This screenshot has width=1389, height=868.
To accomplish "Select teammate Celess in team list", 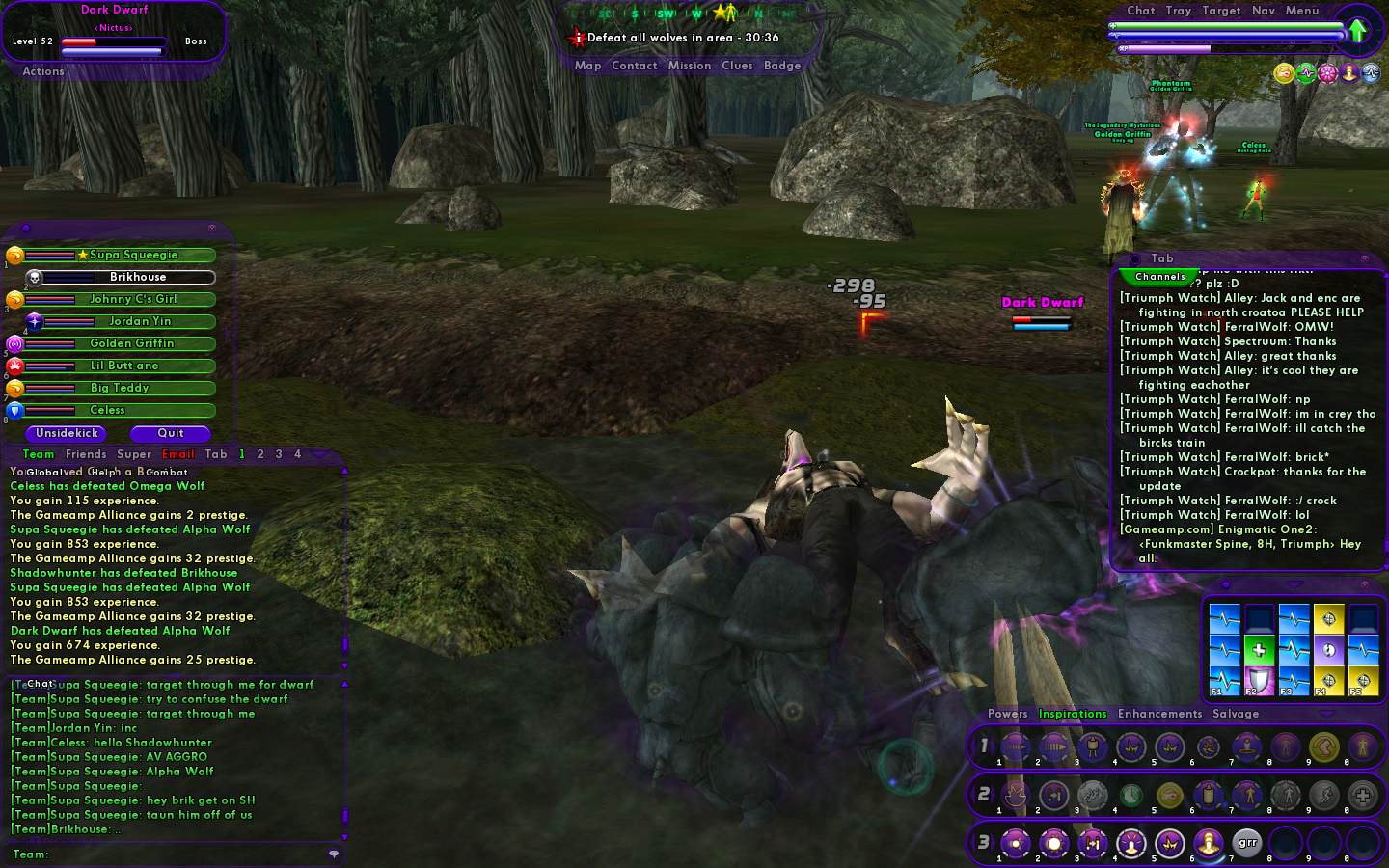I will (108, 410).
